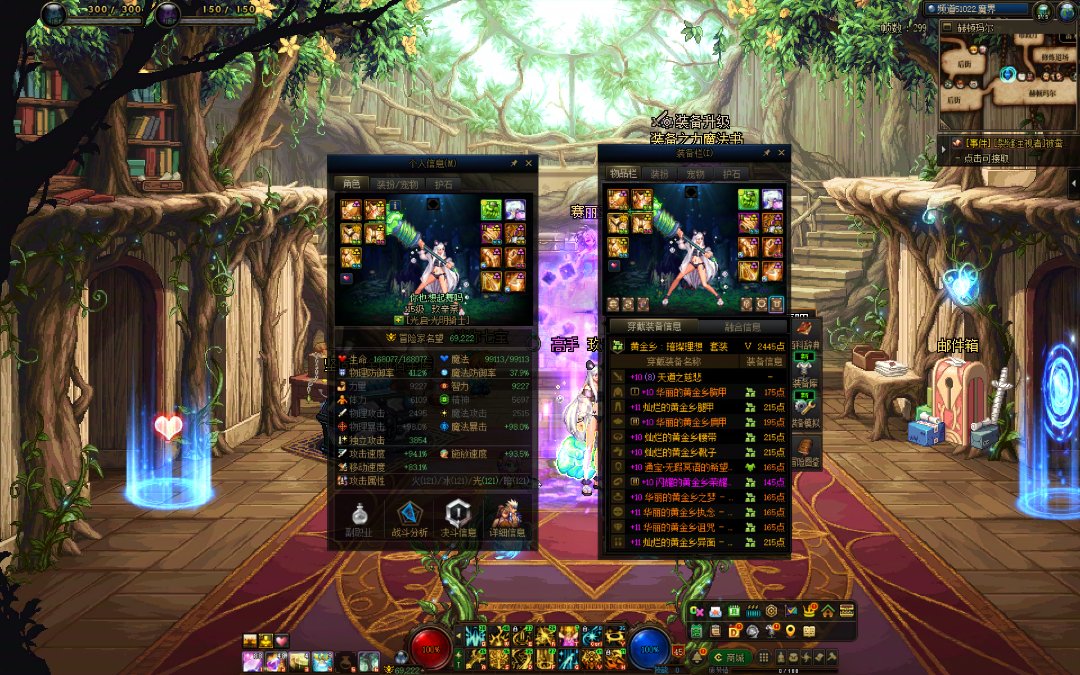
Task: Switch to 装扮/宠物 tab in character window
Action: [397, 184]
